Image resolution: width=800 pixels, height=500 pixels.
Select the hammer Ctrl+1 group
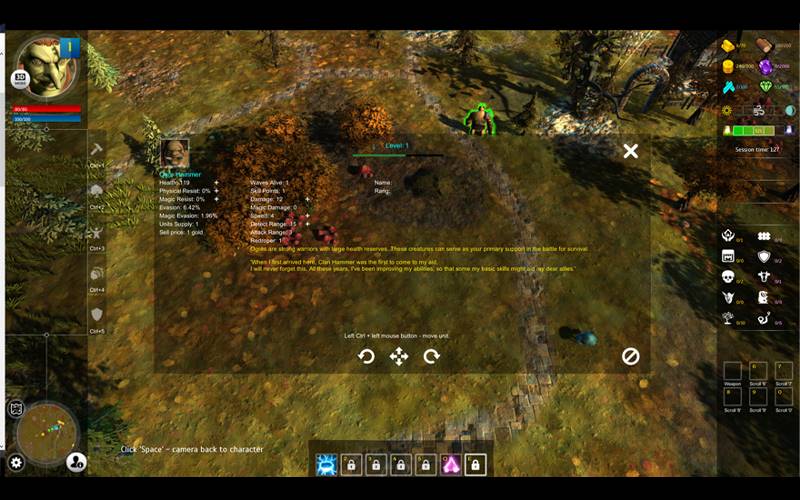click(x=97, y=150)
